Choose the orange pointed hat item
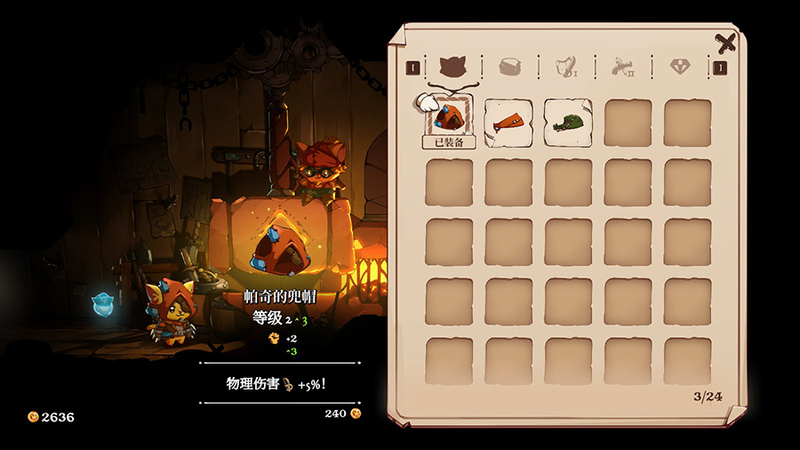 tap(509, 123)
